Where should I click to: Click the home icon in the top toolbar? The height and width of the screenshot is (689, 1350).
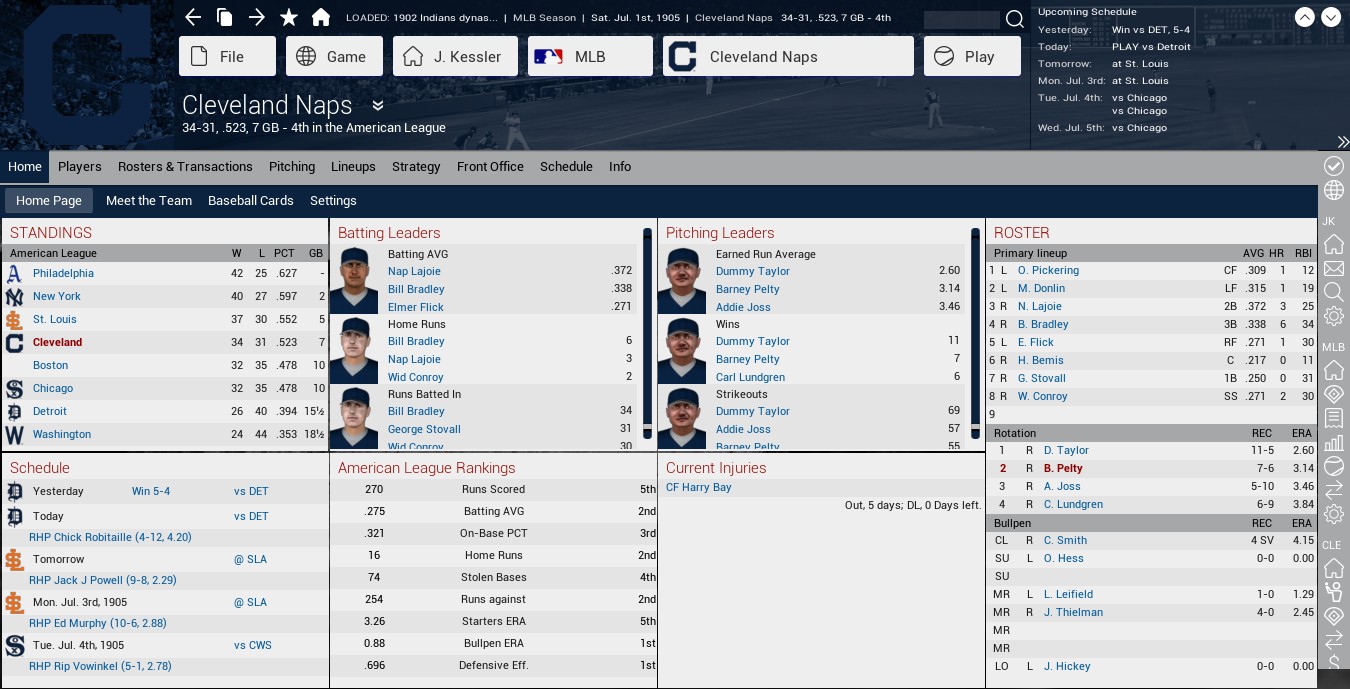pos(321,17)
